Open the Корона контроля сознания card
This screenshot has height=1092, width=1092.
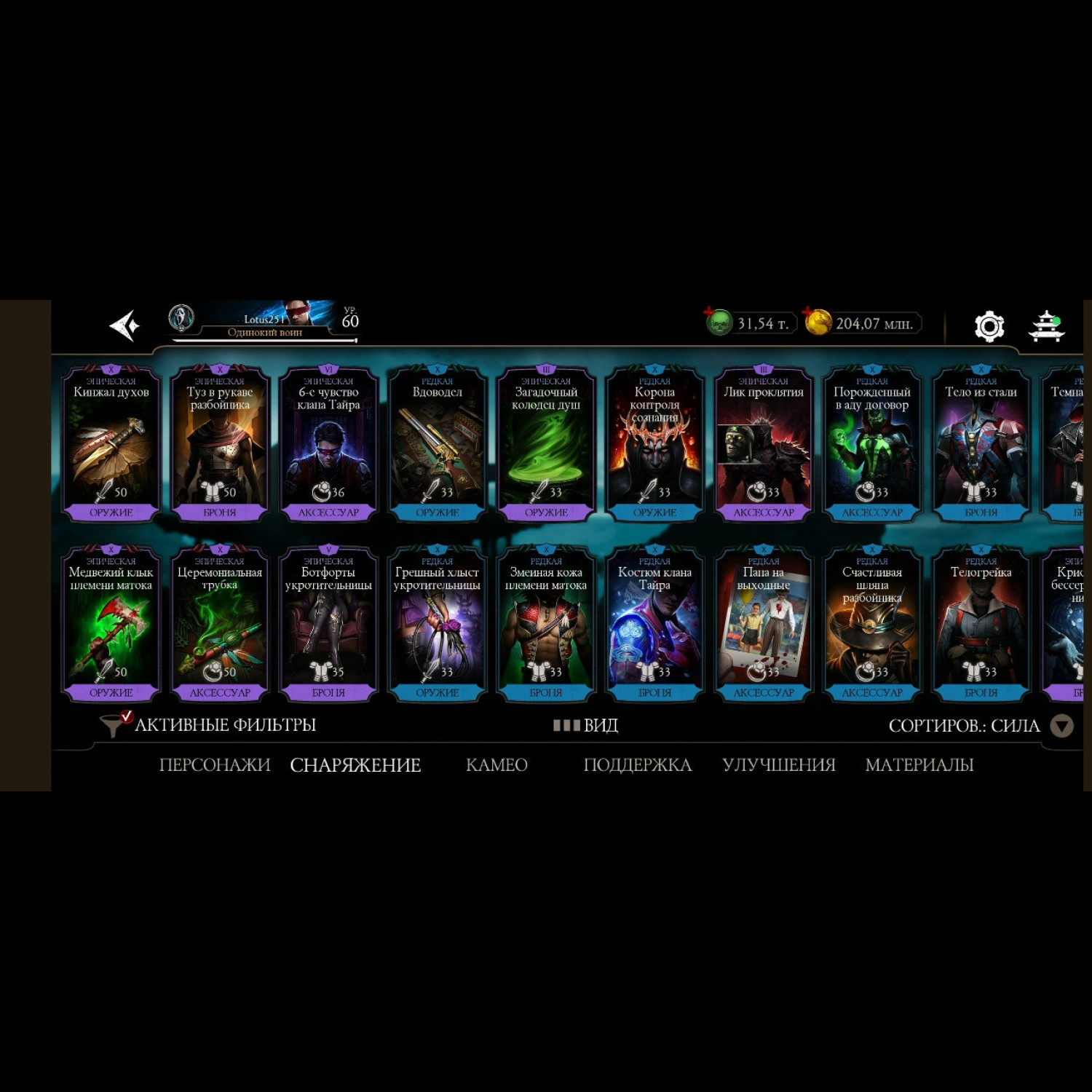tap(654, 444)
